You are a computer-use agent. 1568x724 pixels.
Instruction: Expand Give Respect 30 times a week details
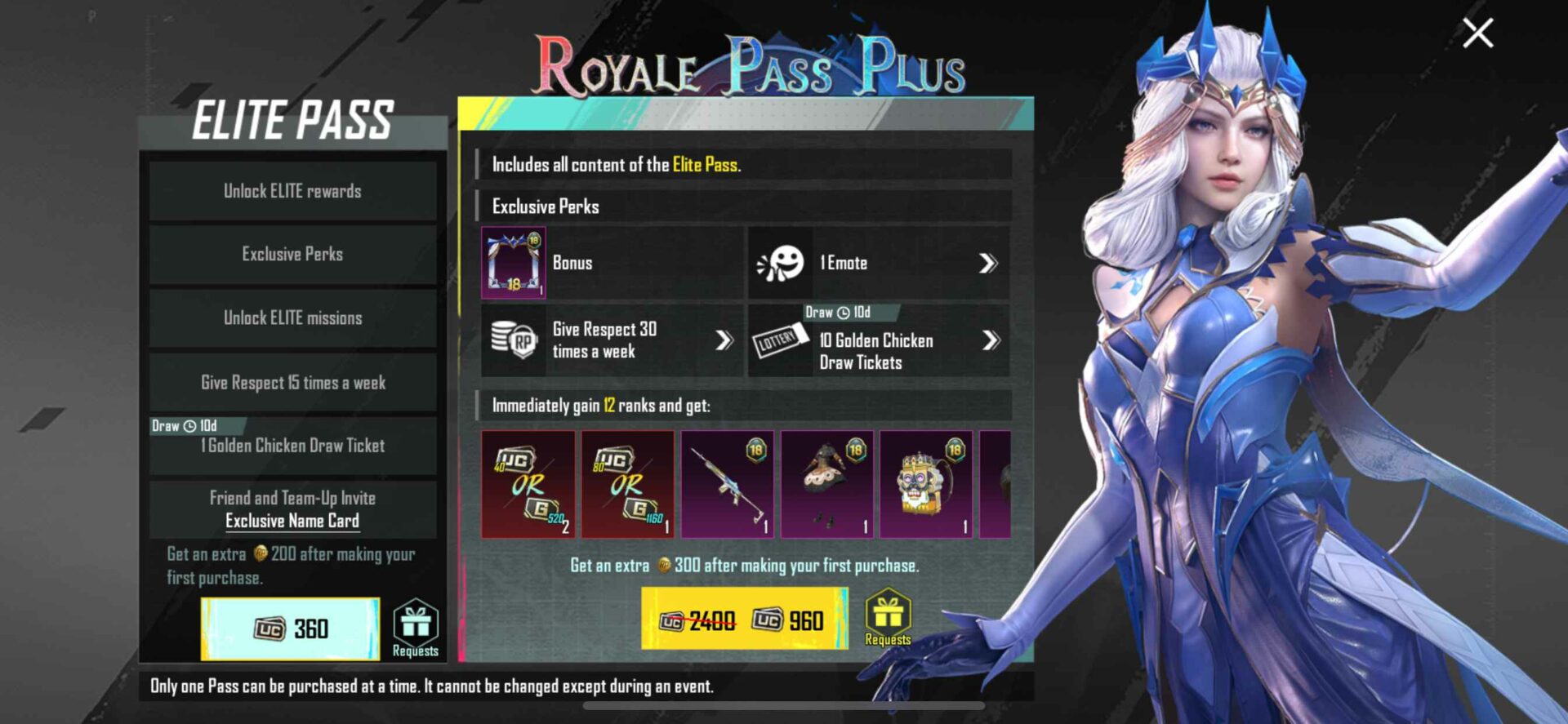pyautogui.click(x=721, y=340)
